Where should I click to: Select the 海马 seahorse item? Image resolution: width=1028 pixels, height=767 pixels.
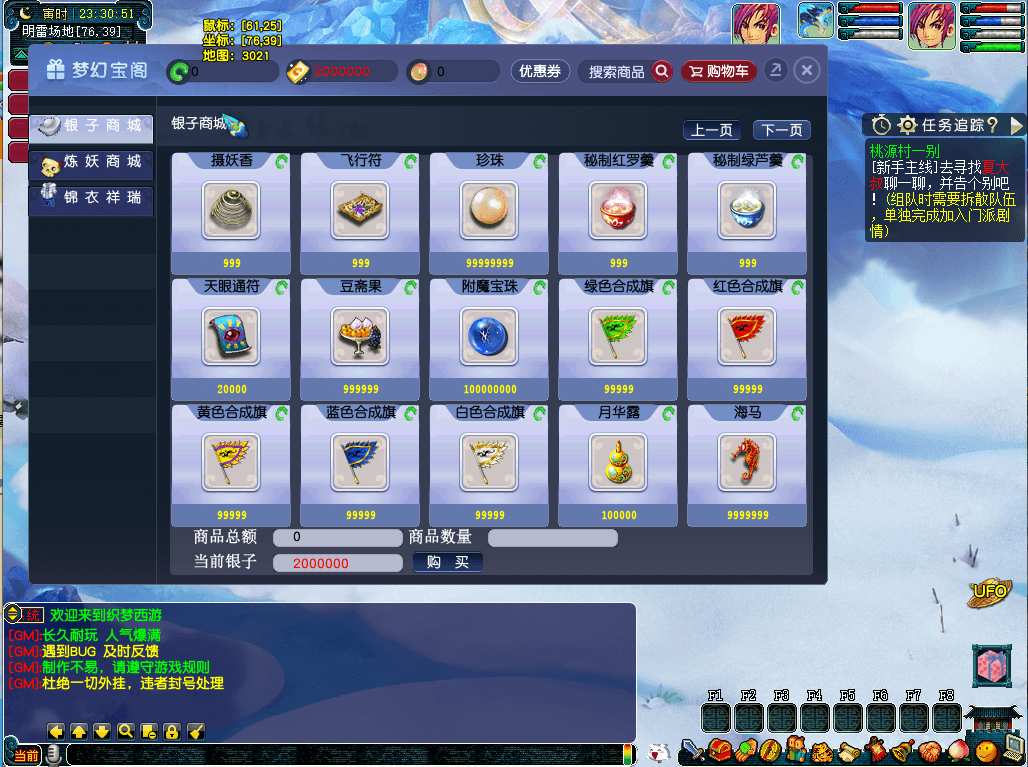tap(747, 462)
